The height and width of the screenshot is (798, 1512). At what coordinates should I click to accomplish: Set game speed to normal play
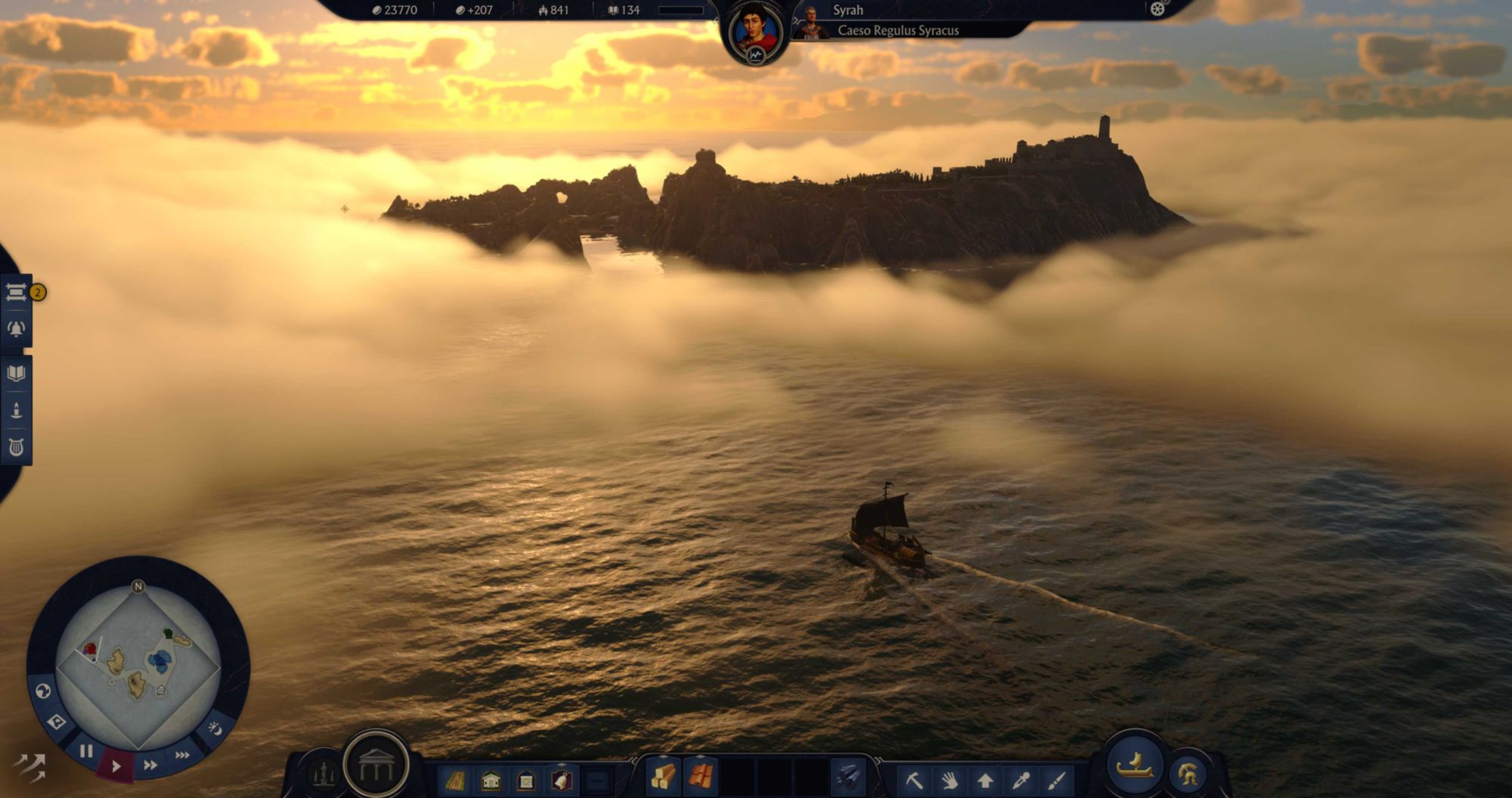(x=116, y=766)
